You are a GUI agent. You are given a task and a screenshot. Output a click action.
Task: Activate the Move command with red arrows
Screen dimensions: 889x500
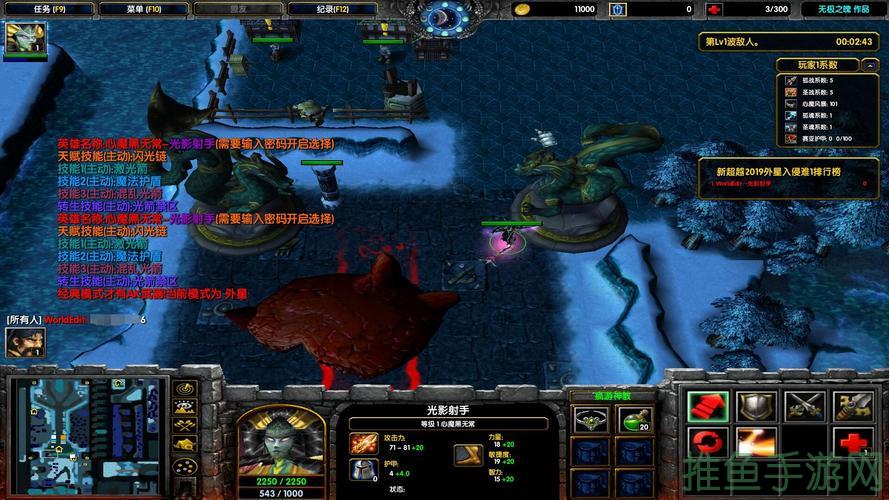[x=706, y=405]
